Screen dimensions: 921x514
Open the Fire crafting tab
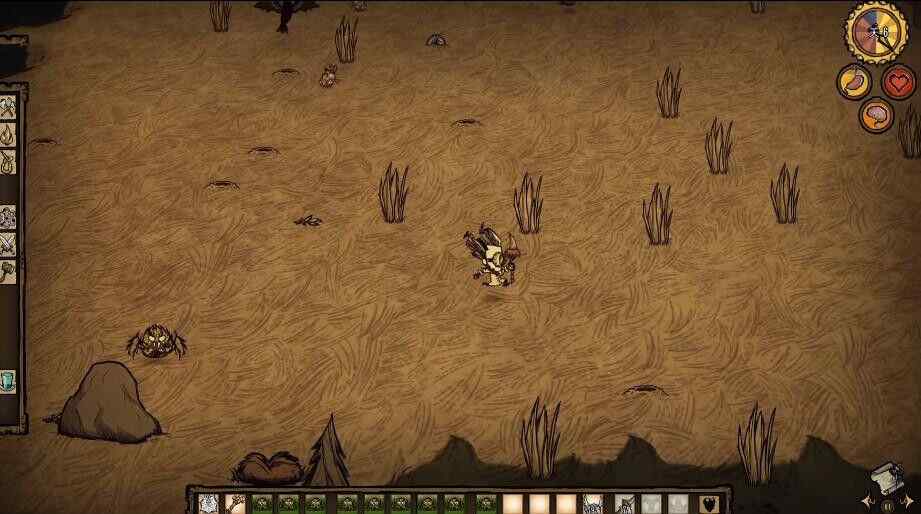(x=8, y=134)
